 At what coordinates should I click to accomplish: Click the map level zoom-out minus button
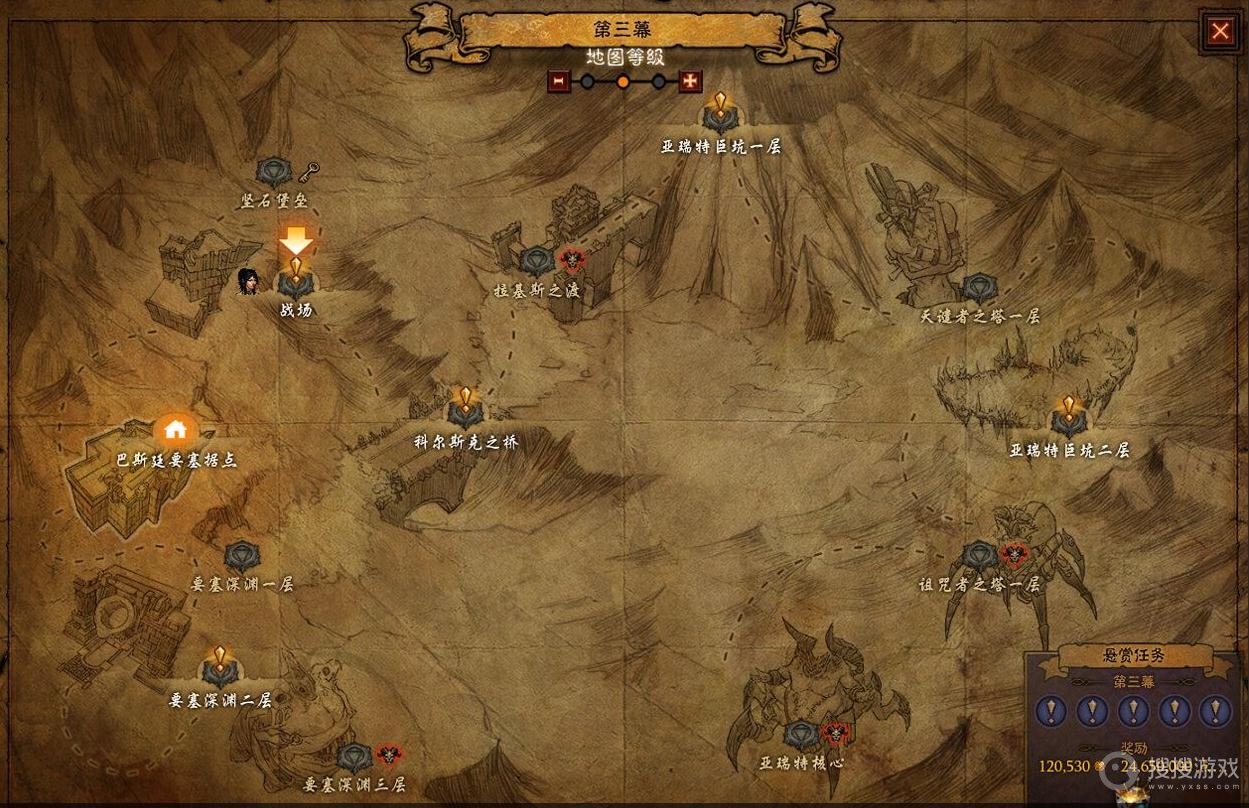(x=559, y=81)
